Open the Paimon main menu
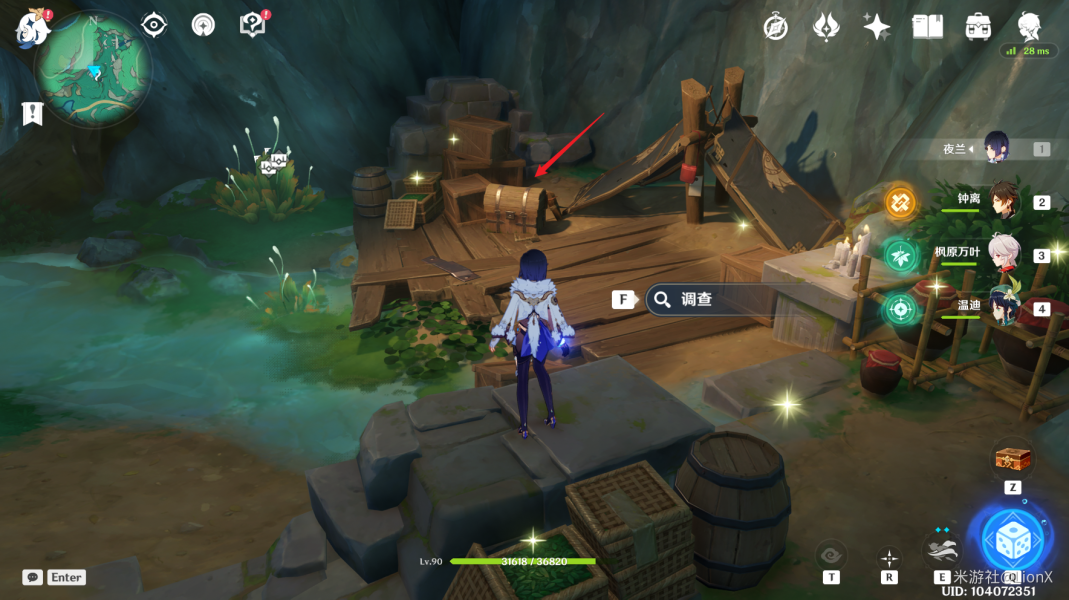This screenshot has height=600, width=1069. 32,27
